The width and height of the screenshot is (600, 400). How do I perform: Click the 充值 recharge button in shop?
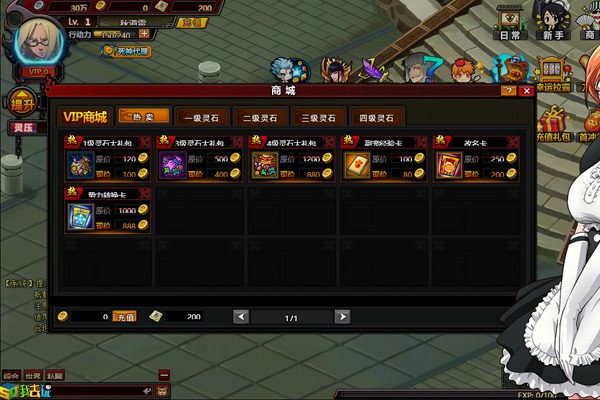click(123, 316)
